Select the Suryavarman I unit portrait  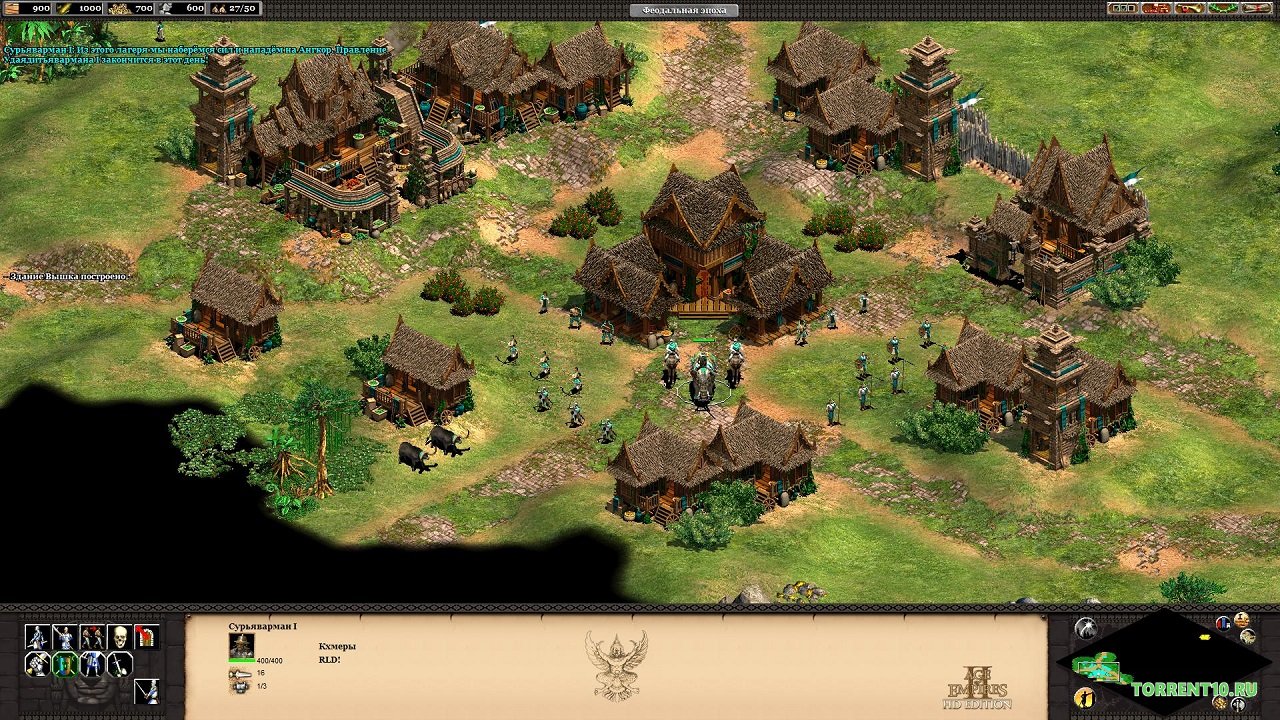click(241, 645)
